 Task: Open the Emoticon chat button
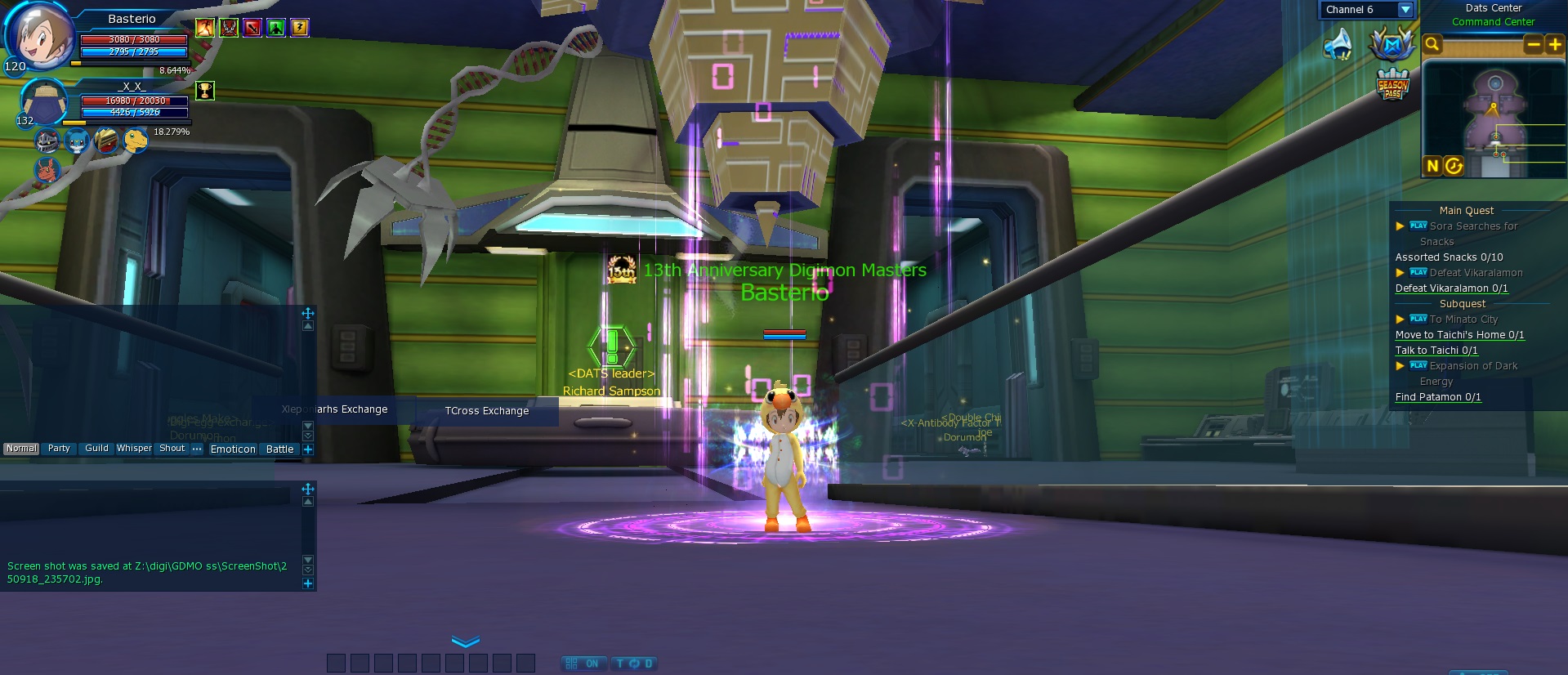coord(233,449)
